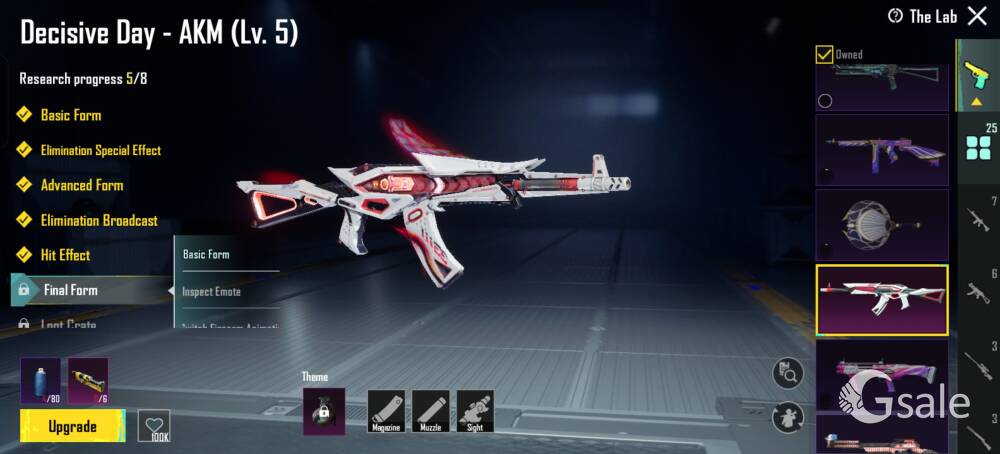Open The Lab help info
The image size is (1000, 454).
click(x=895, y=16)
